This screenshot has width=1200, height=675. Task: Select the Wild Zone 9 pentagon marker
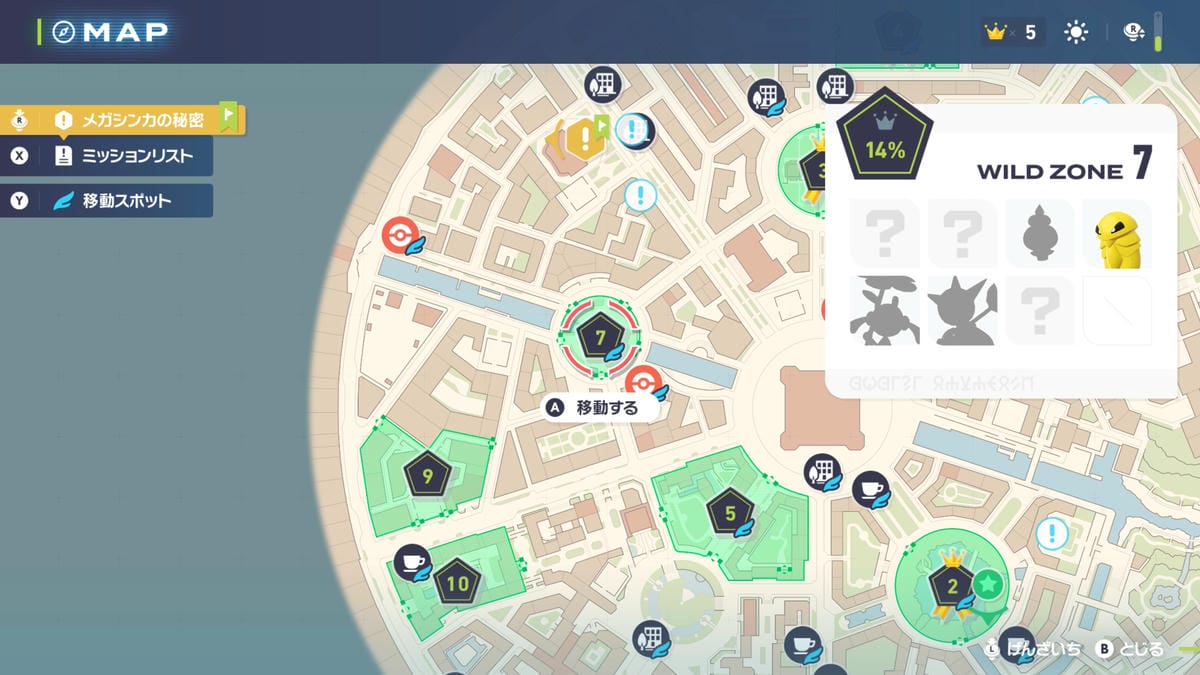click(428, 477)
